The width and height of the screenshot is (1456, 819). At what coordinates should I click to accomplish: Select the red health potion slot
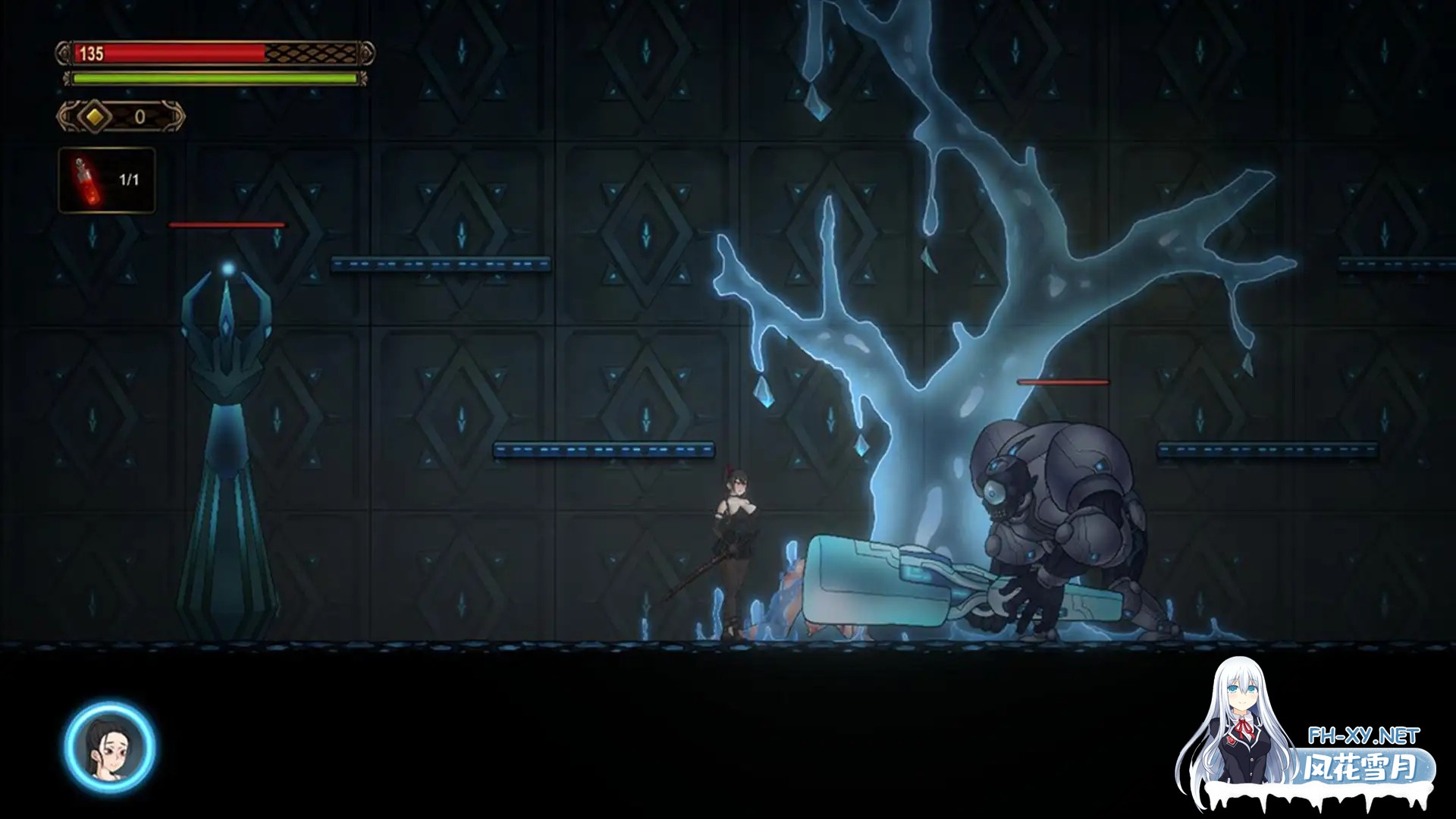point(107,180)
